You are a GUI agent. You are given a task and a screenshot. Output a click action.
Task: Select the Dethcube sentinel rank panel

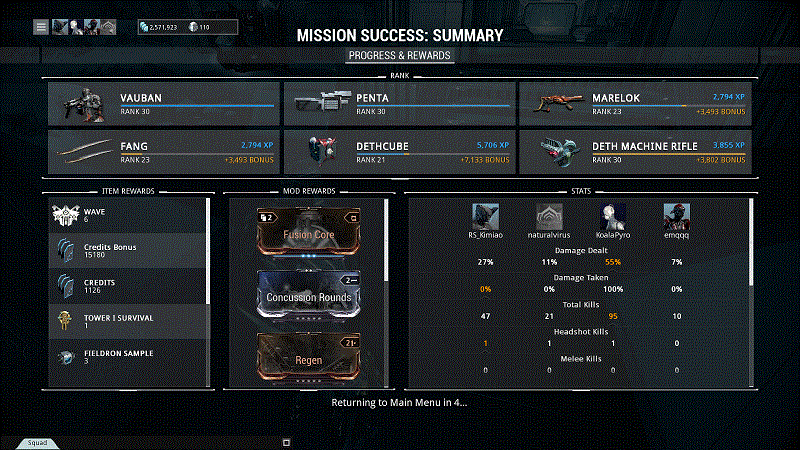398,151
